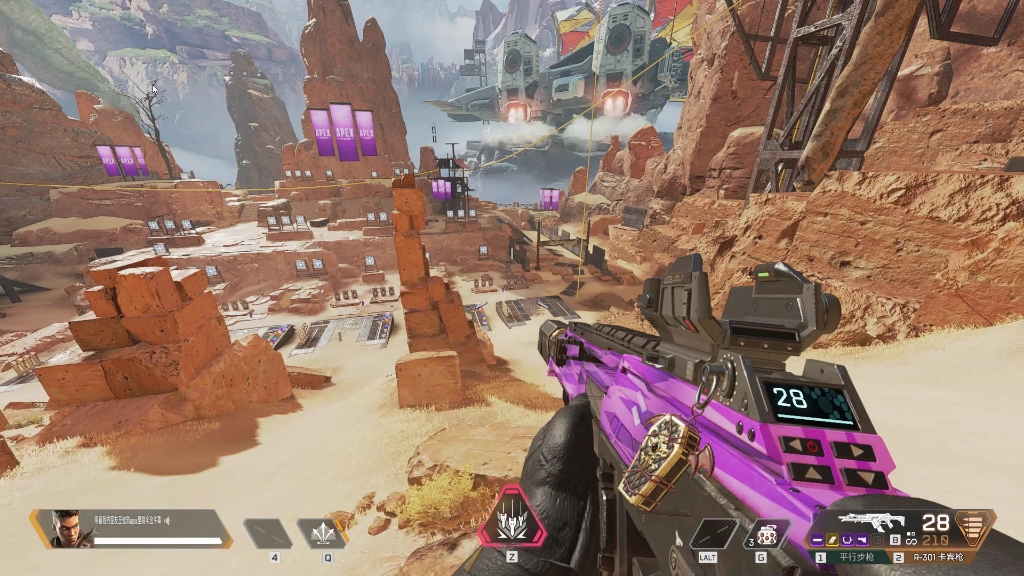Select the player legend portrait
The width and height of the screenshot is (1024, 576).
[x=65, y=527]
